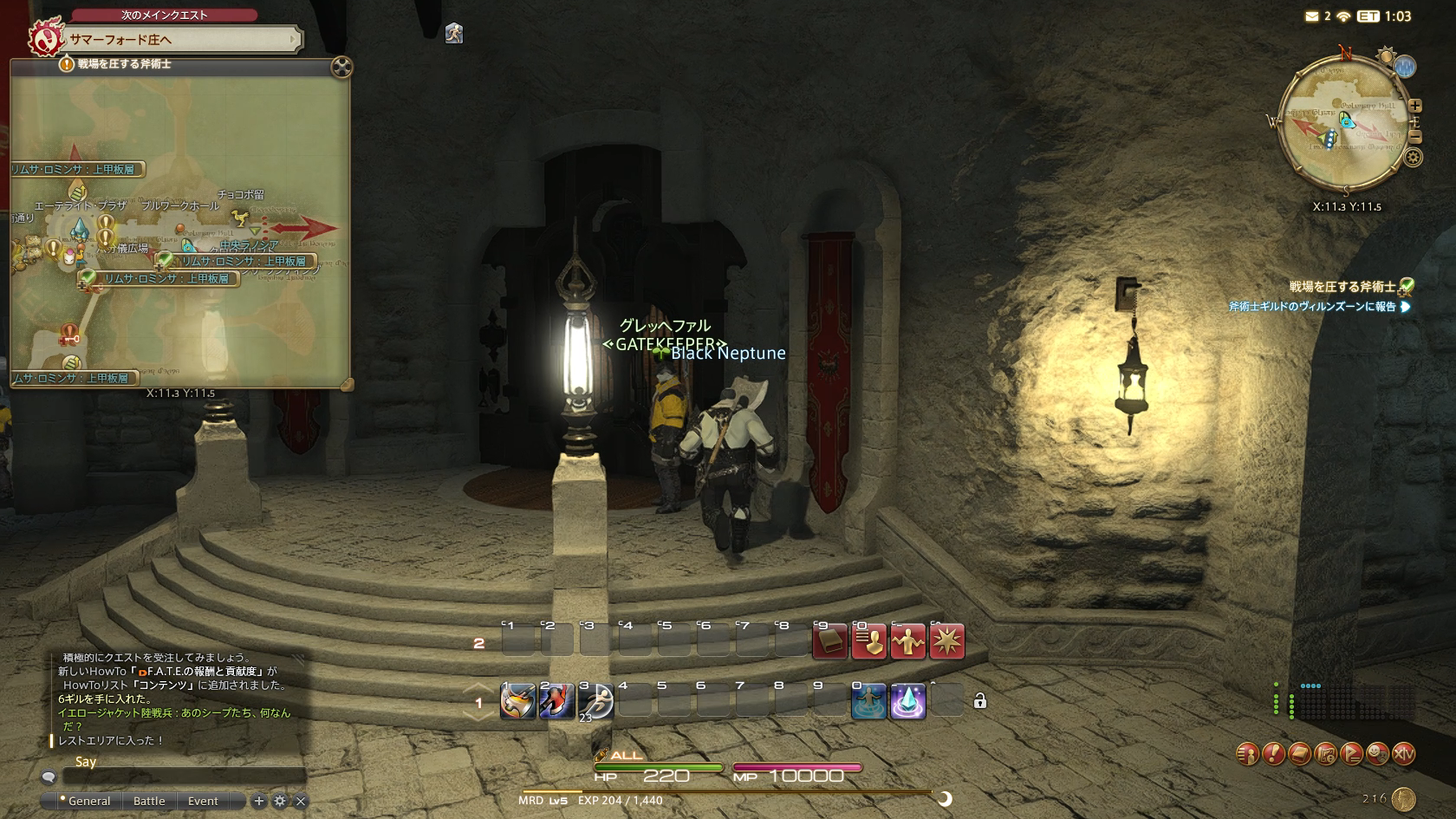Screen dimensions: 1456x819
Task: Use the Teleport crystal action
Action: pos(908,701)
